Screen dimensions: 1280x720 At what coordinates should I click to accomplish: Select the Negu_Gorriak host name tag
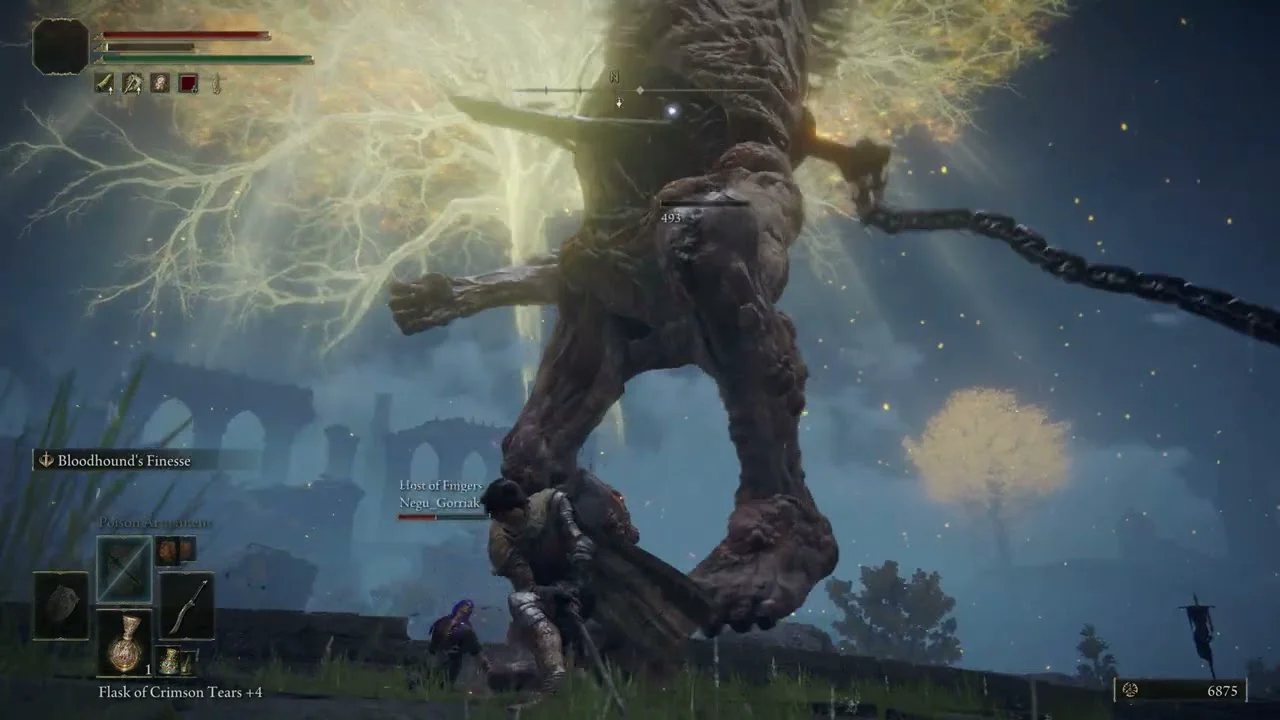pyautogui.click(x=441, y=503)
